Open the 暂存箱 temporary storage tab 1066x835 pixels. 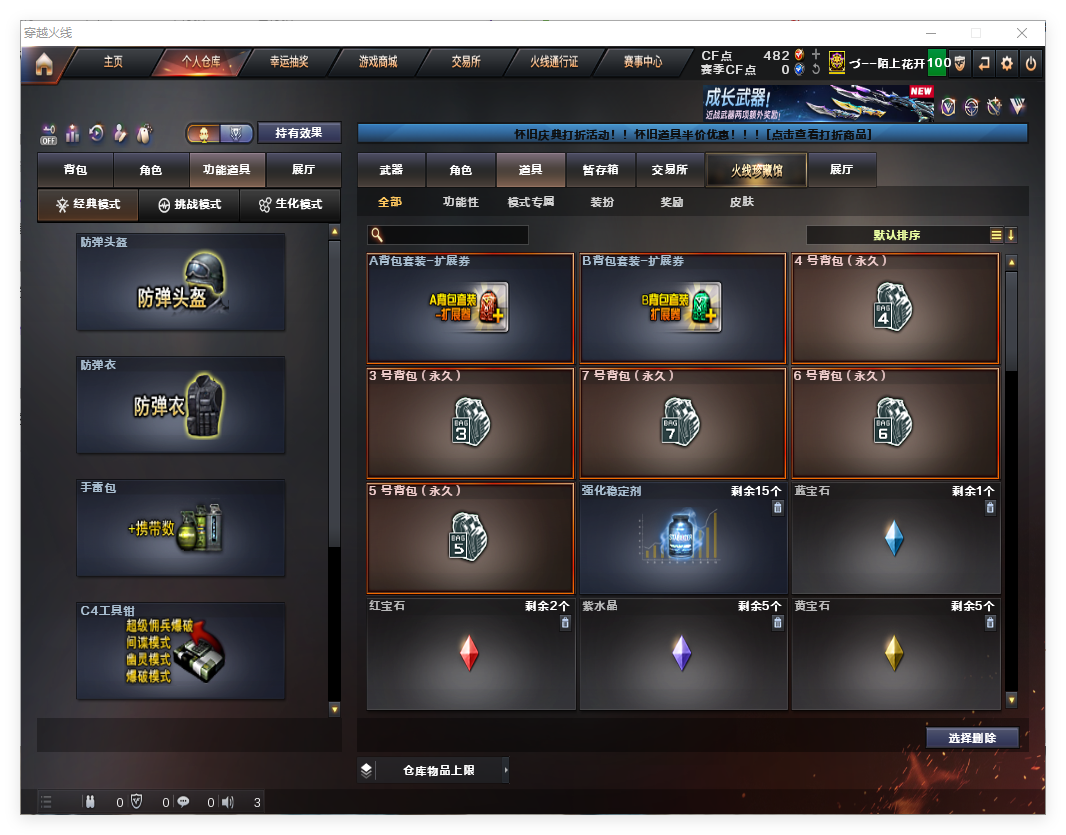pos(600,170)
